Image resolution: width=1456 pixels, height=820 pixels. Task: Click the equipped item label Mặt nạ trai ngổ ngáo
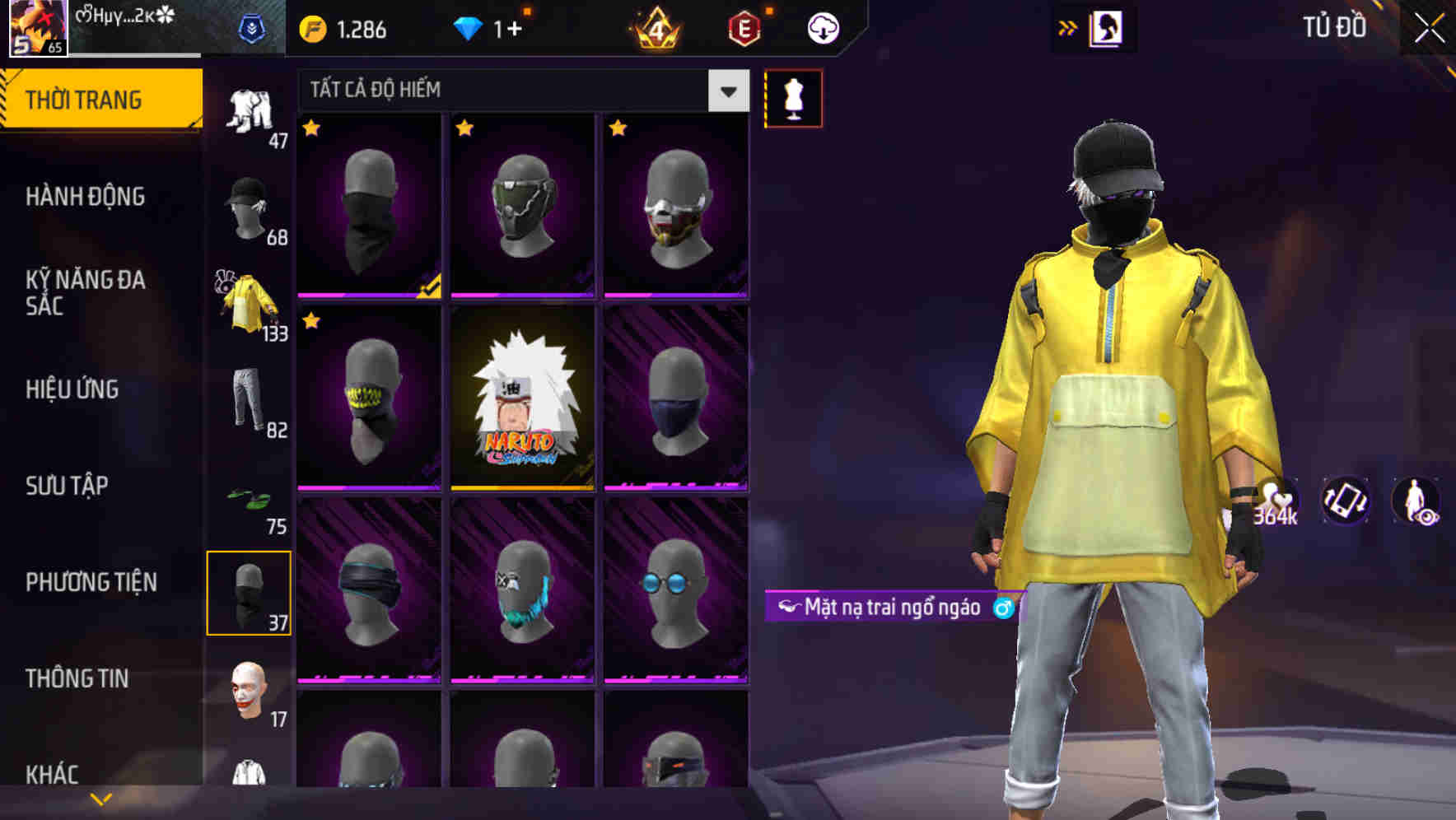[x=894, y=608]
